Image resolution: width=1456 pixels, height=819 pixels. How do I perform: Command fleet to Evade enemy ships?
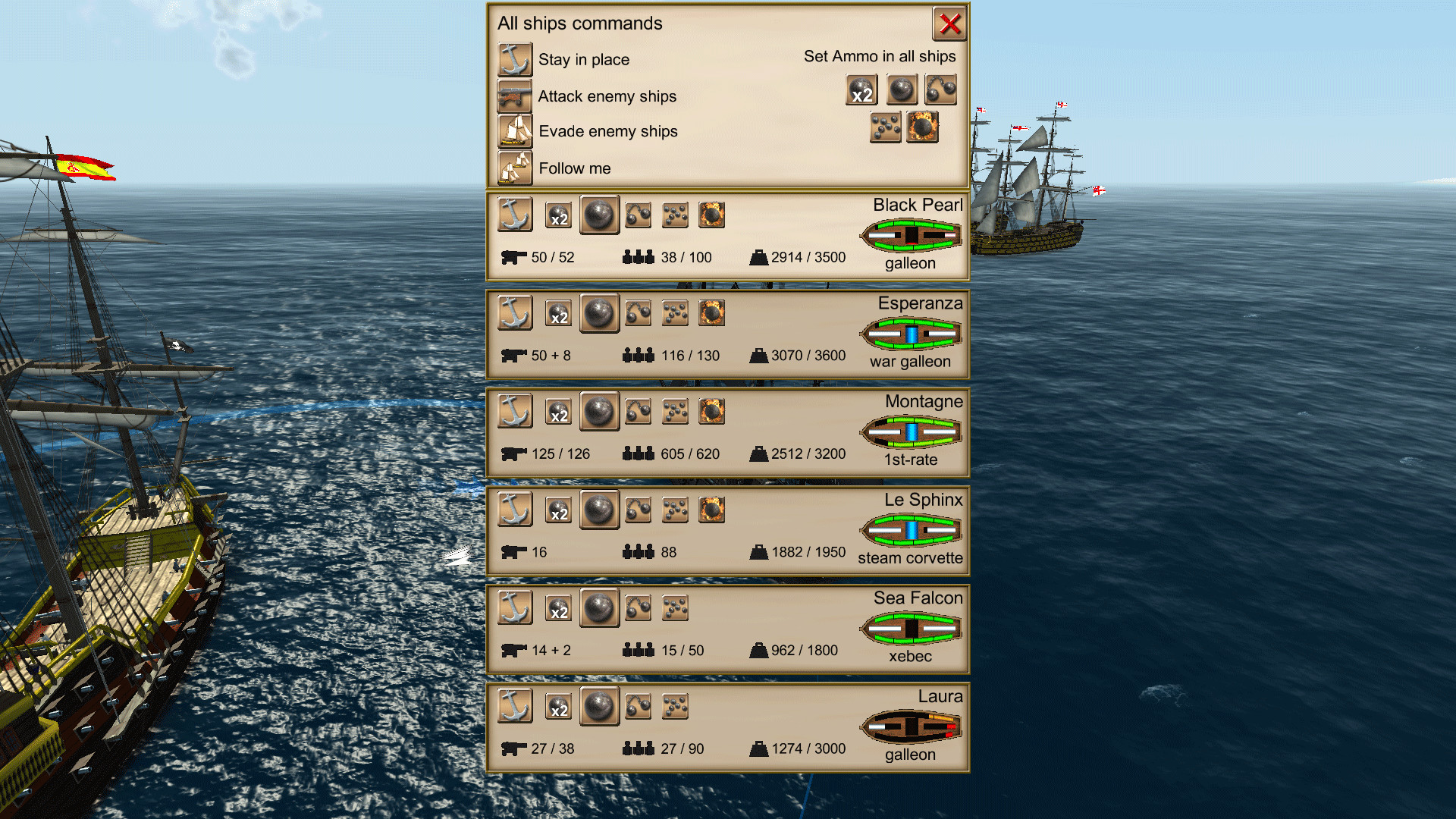(515, 131)
